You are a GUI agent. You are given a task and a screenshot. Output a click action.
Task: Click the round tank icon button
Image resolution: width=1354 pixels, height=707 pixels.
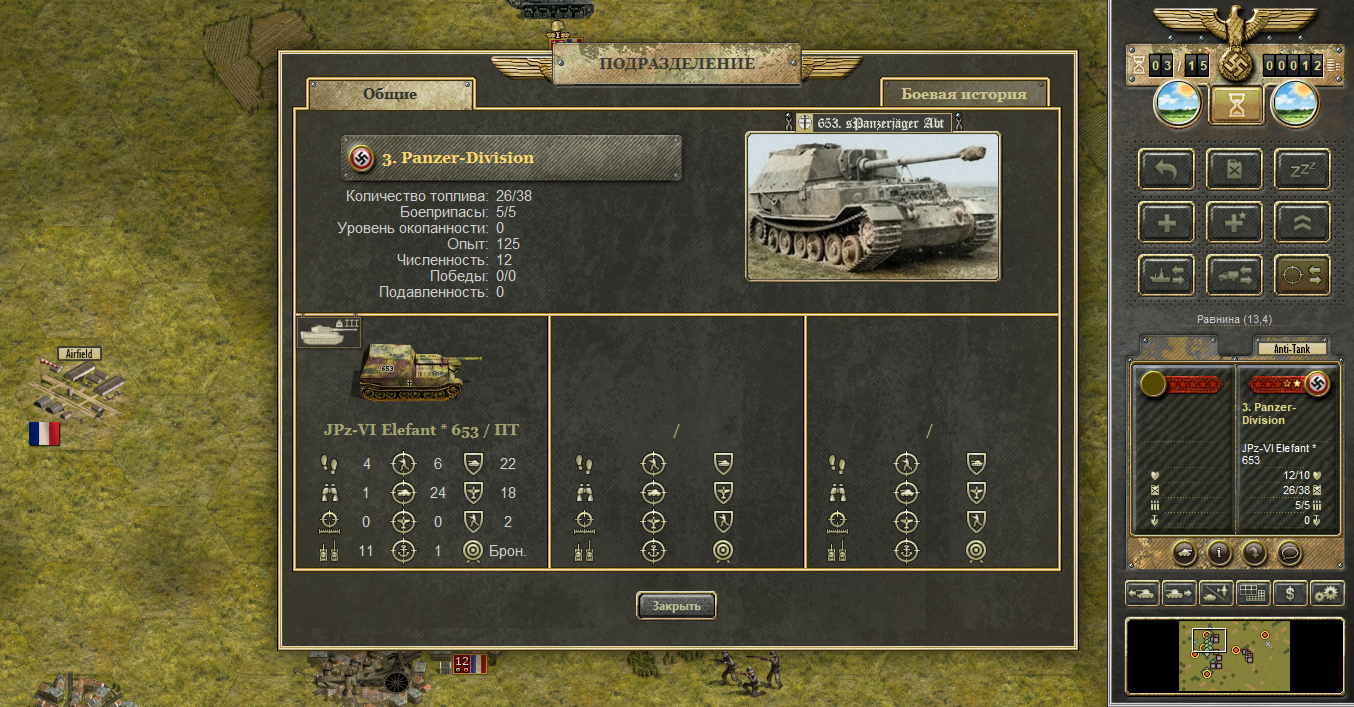[x=1182, y=551]
